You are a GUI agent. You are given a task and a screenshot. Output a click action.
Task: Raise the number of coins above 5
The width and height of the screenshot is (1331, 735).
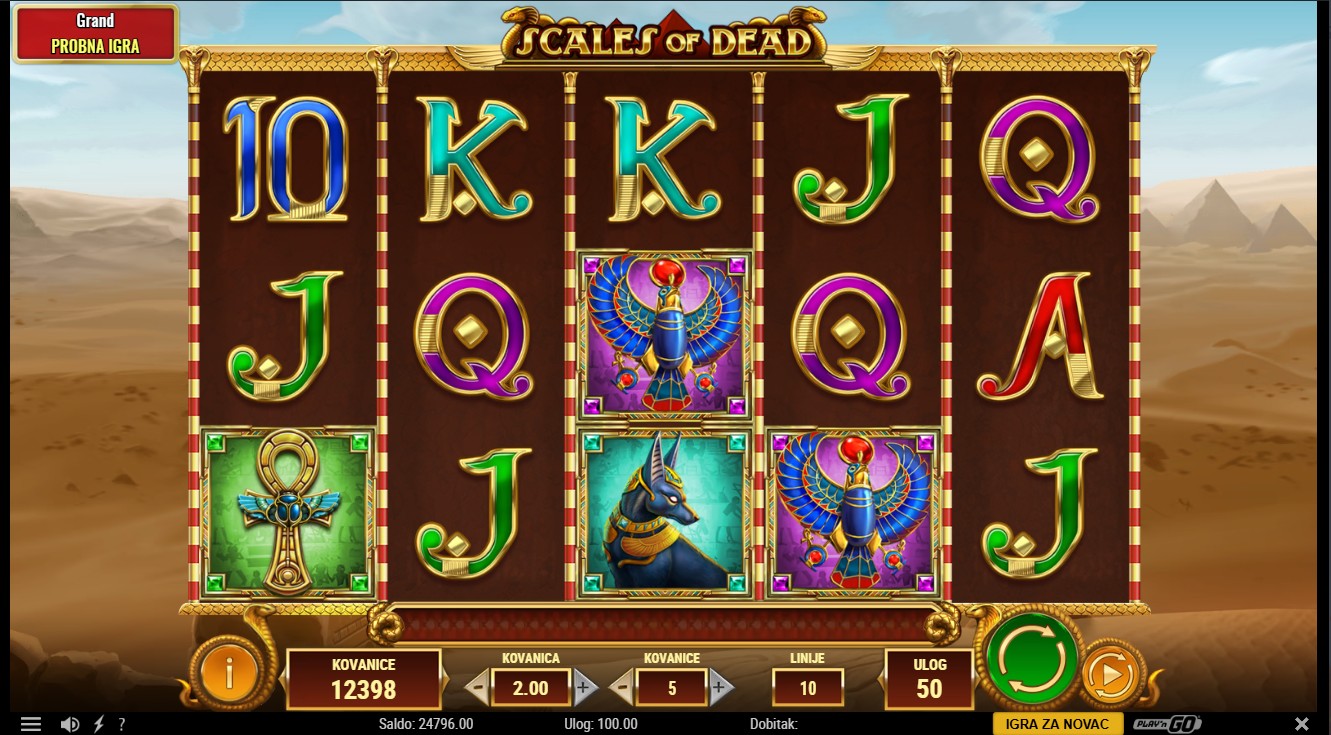coord(720,687)
